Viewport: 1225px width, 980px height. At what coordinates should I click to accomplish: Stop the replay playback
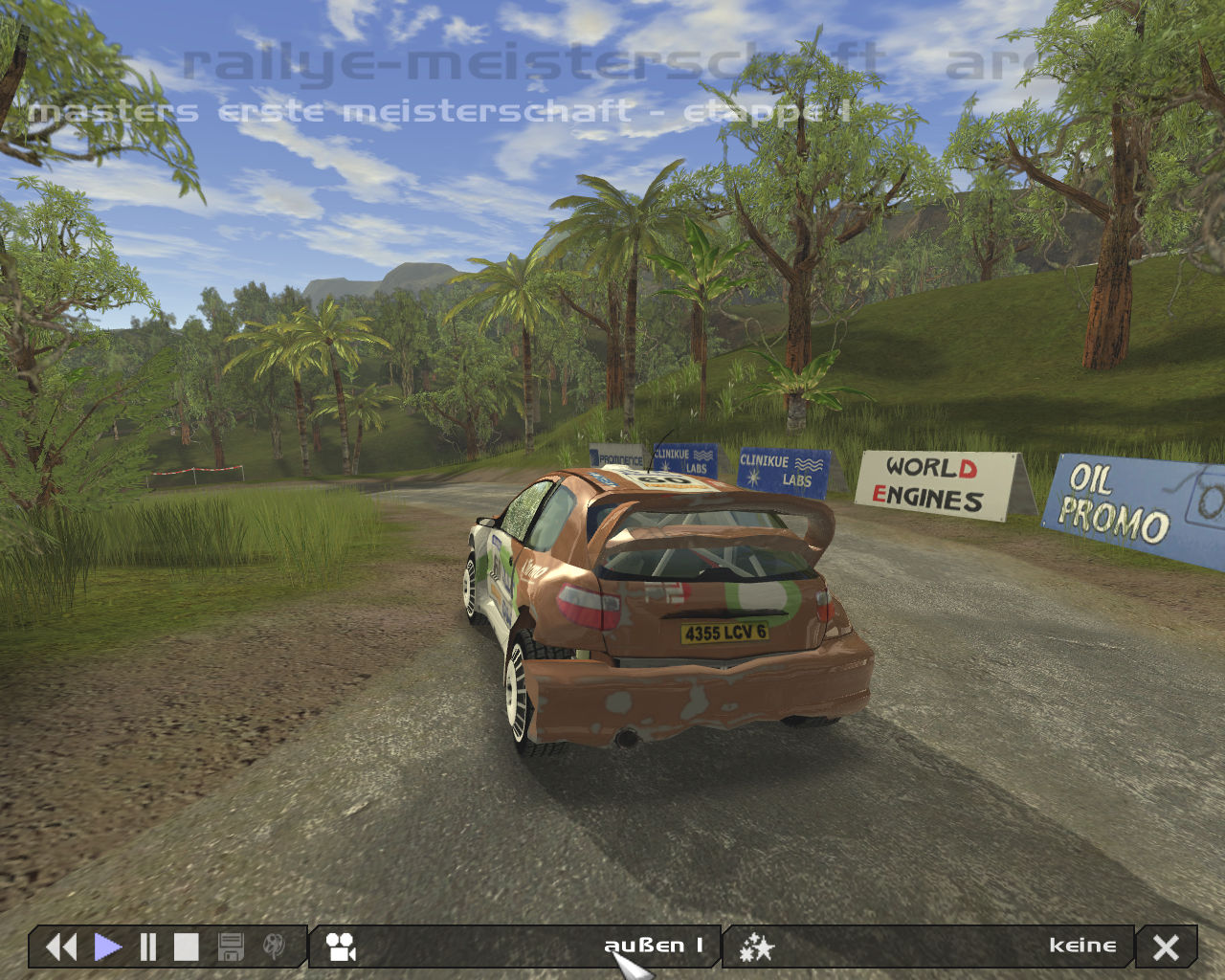point(186,947)
